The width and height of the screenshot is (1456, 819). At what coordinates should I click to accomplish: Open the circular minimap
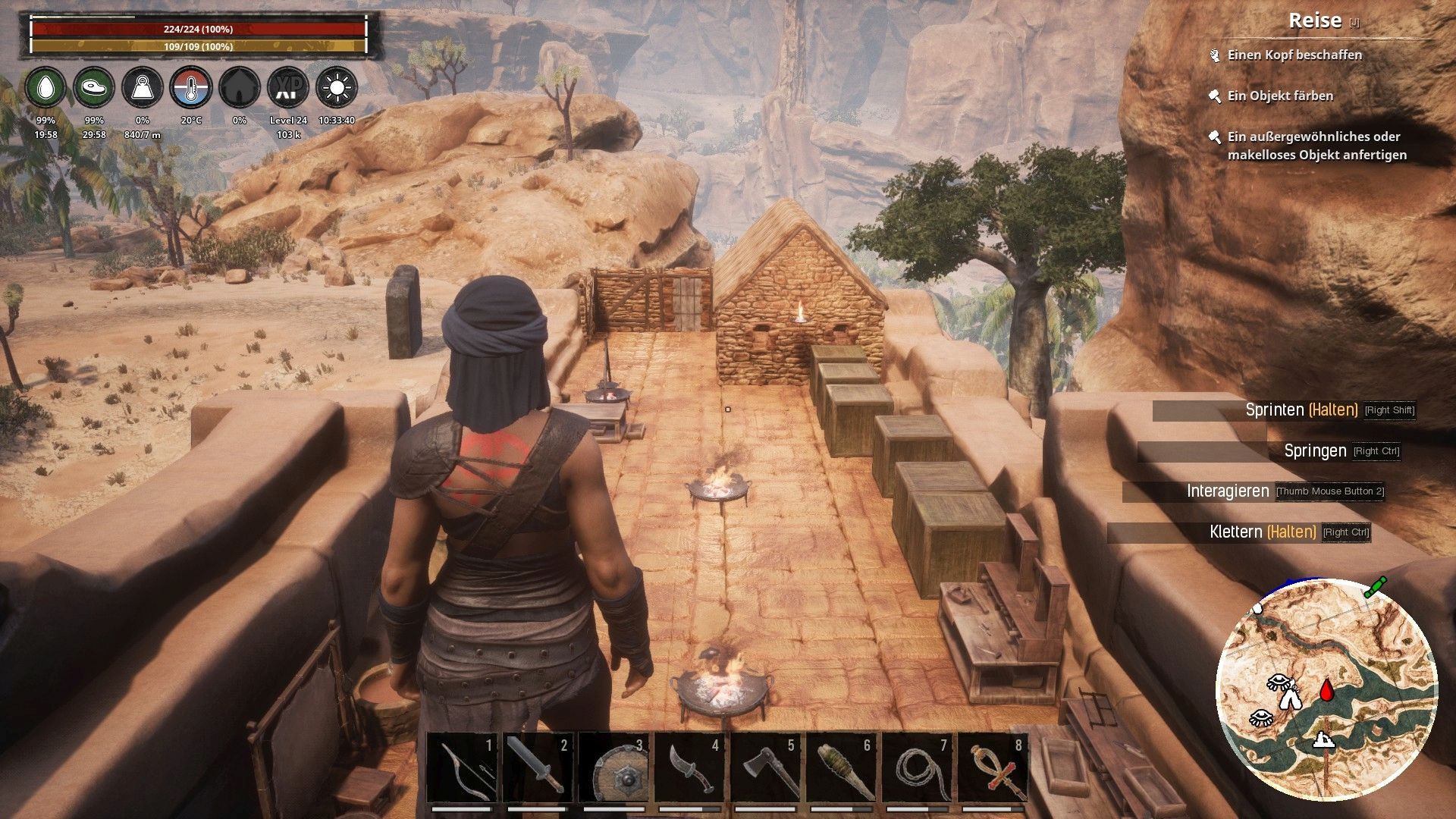coord(1326,689)
